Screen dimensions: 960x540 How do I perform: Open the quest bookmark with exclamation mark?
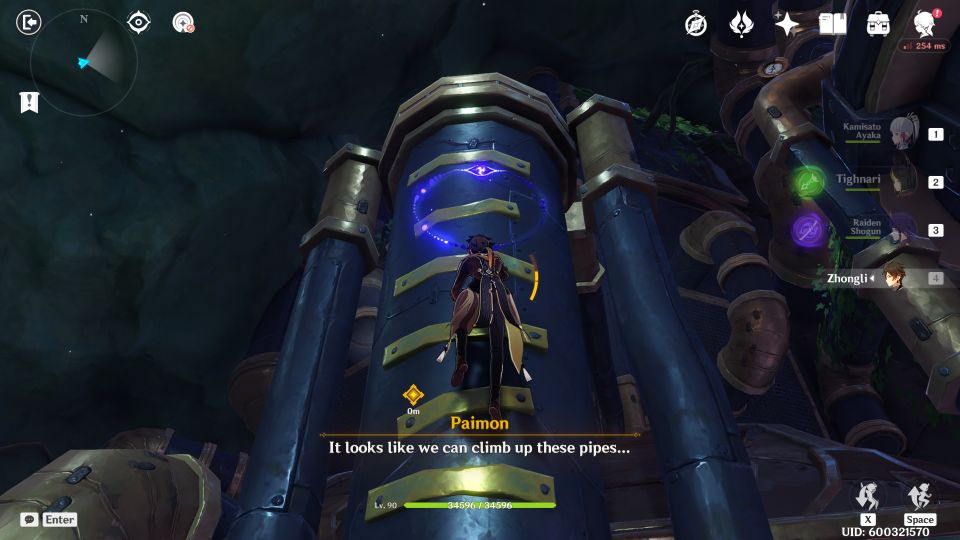[x=29, y=102]
